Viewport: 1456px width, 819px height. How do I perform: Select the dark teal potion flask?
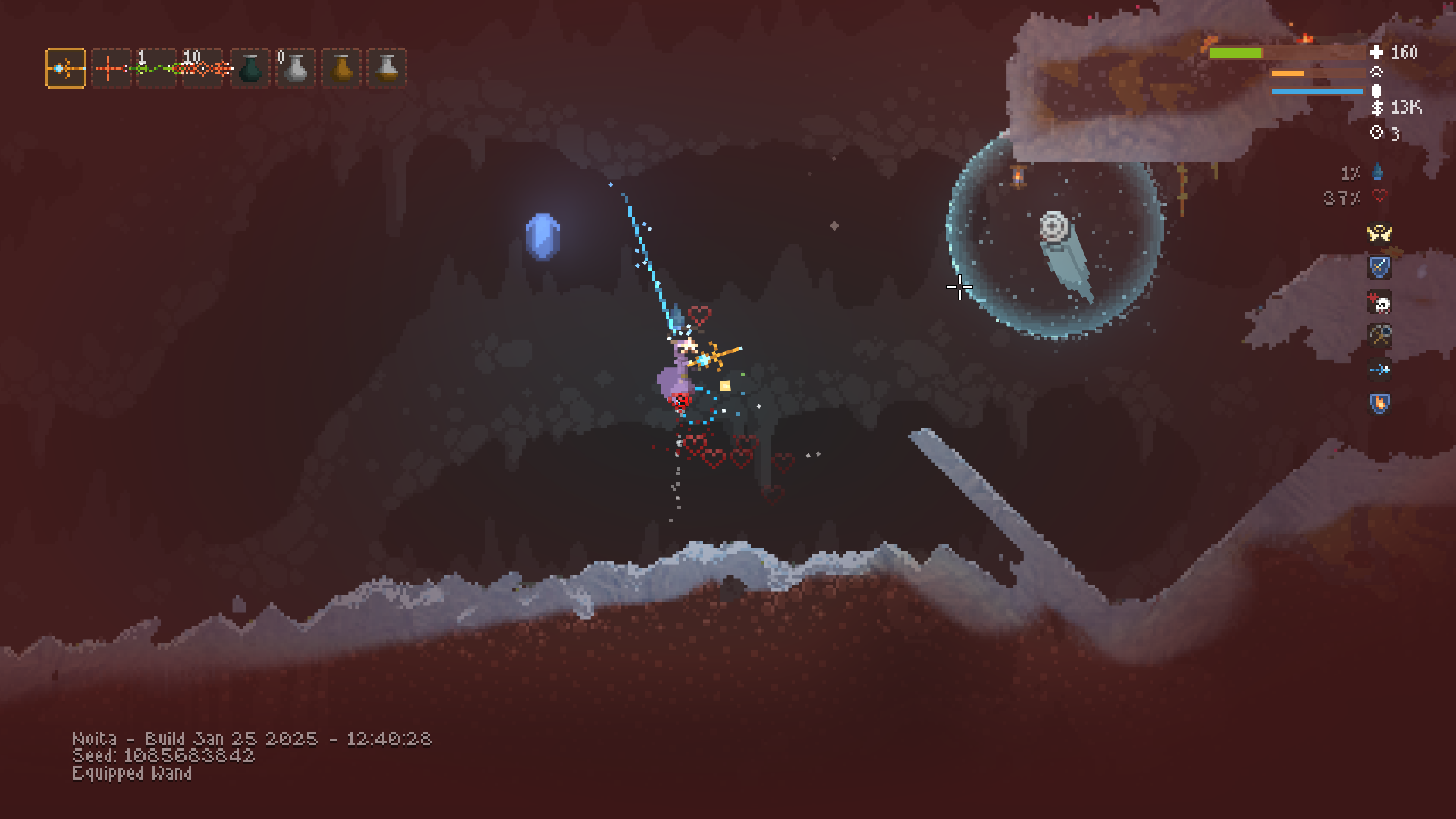click(x=250, y=69)
